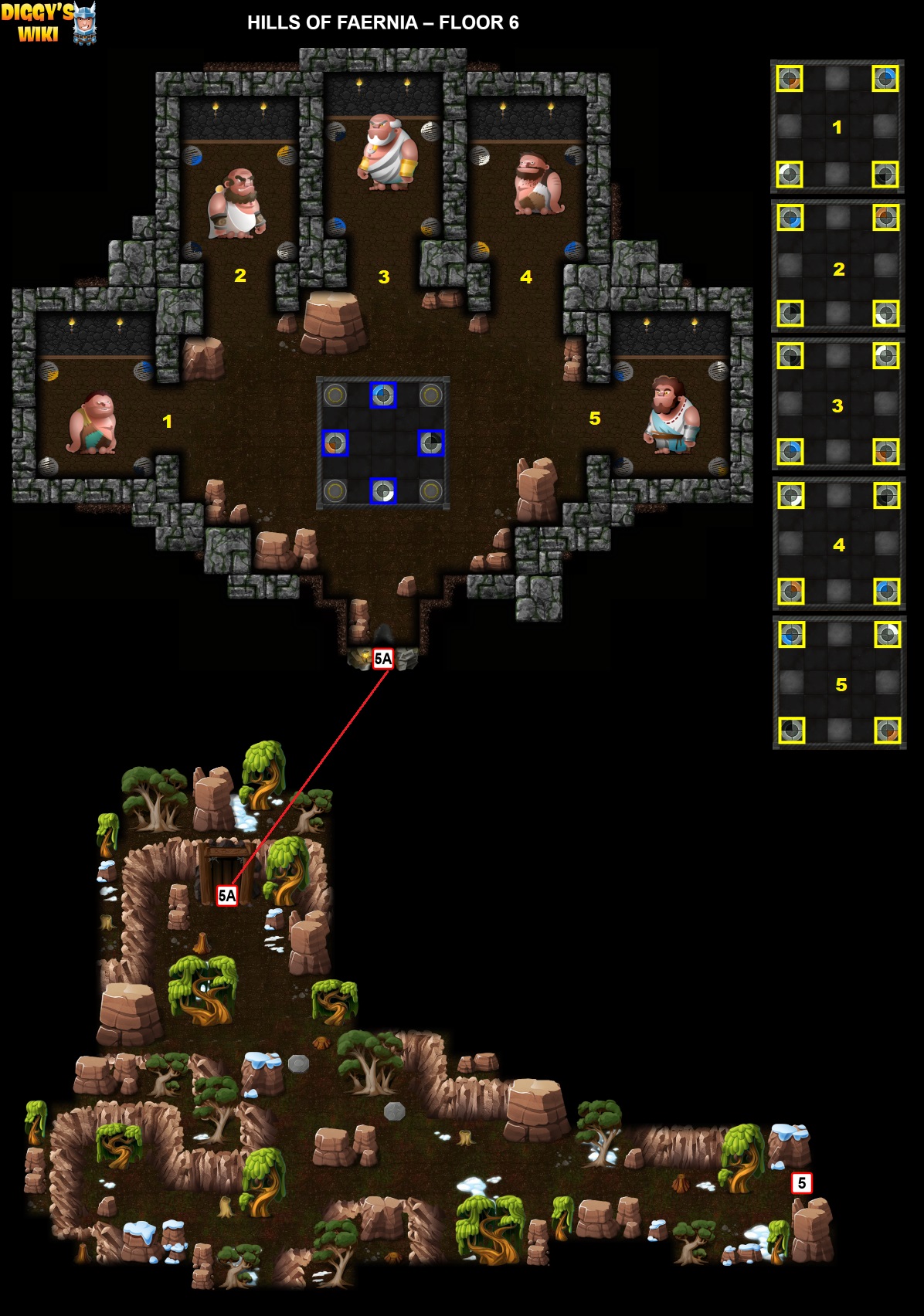Open solution diagram panel 4
Image resolution: width=924 pixels, height=1316 pixels.
pyautogui.click(x=839, y=544)
